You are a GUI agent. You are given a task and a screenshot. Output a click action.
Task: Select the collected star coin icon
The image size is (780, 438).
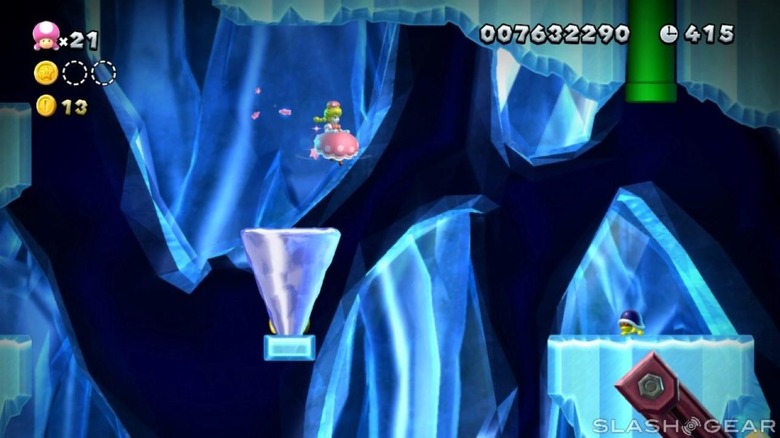[46, 72]
